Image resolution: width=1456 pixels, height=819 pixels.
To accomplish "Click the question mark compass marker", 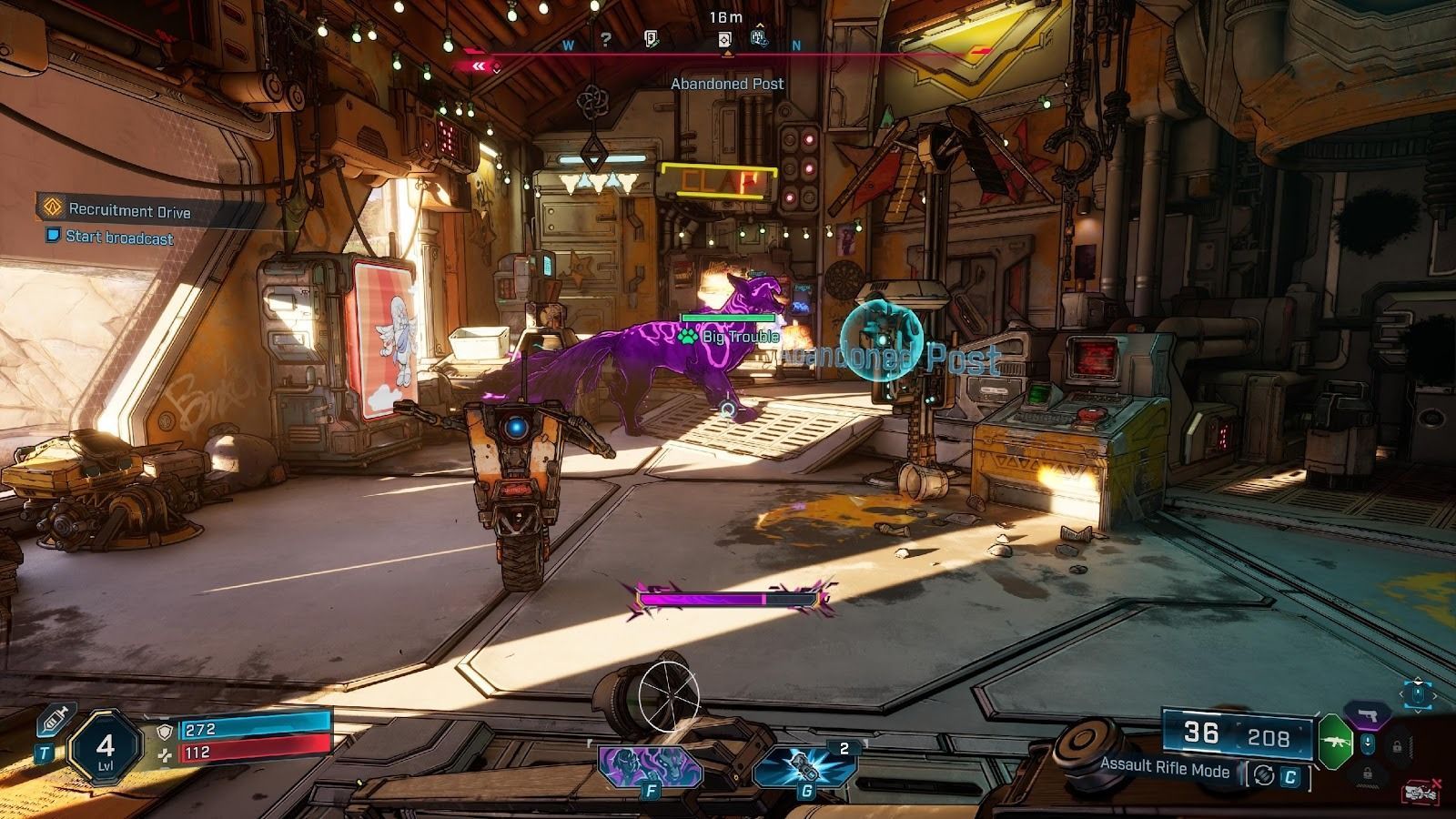I will click(x=605, y=40).
